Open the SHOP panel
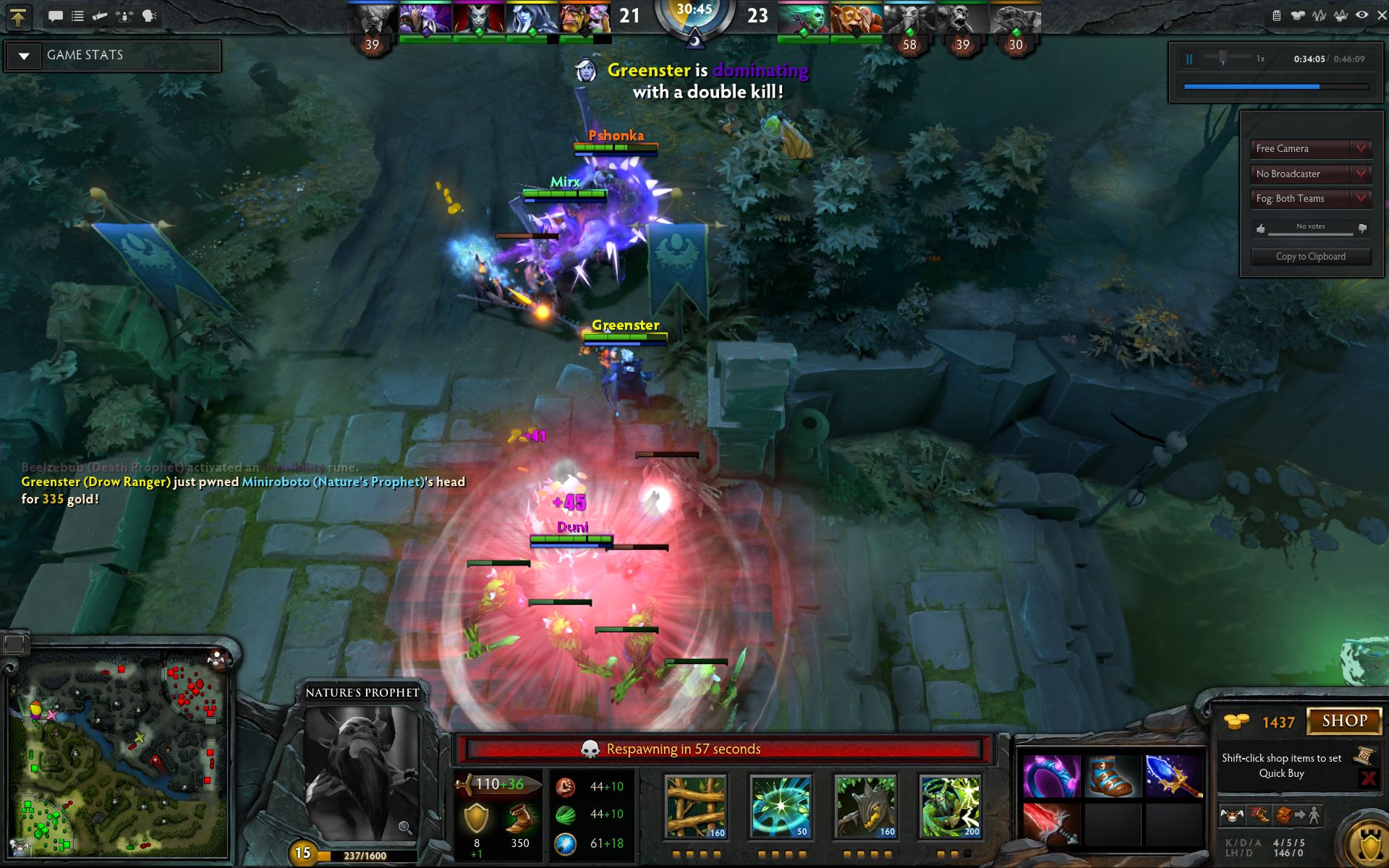The height and width of the screenshot is (868, 1389). pyautogui.click(x=1344, y=721)
